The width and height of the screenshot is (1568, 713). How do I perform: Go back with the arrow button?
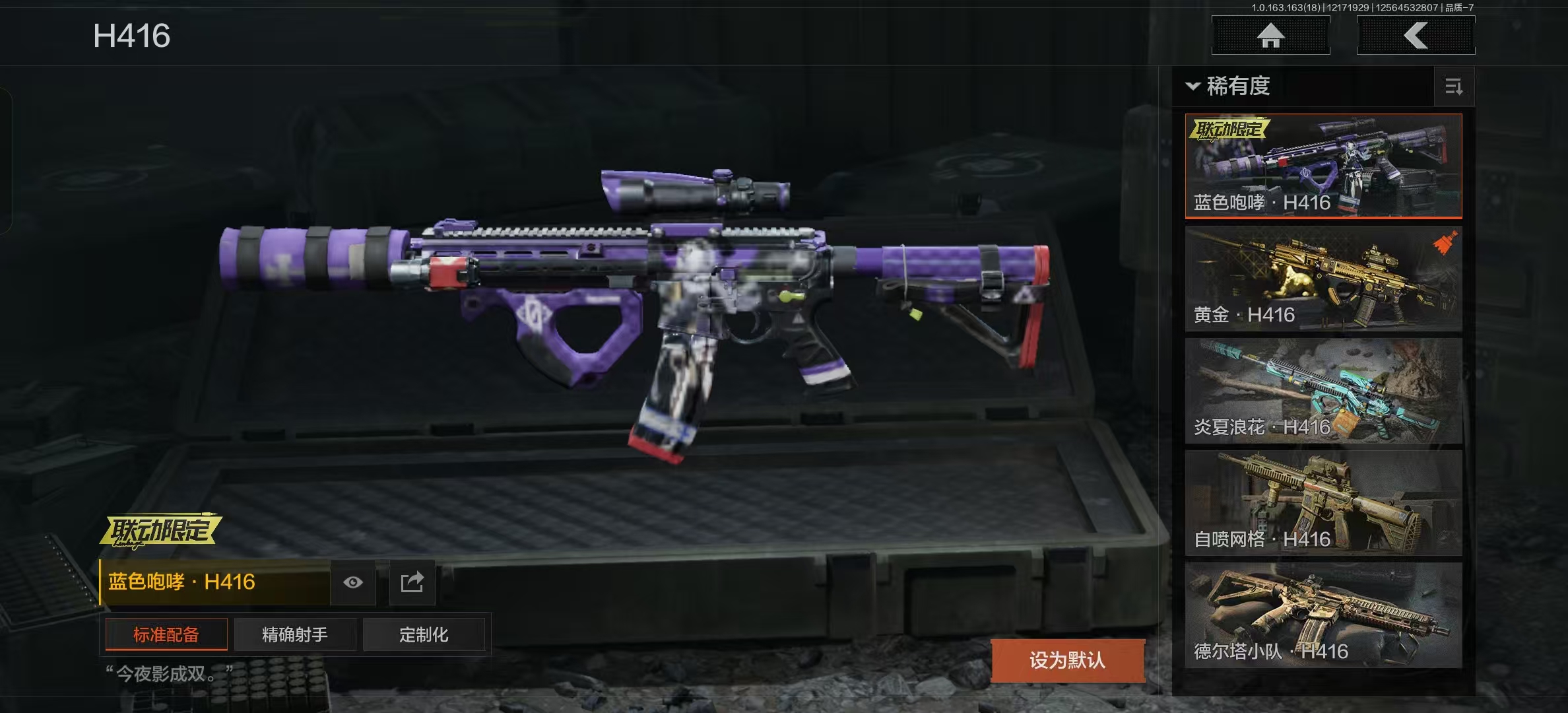click(x=1416, y=36)
